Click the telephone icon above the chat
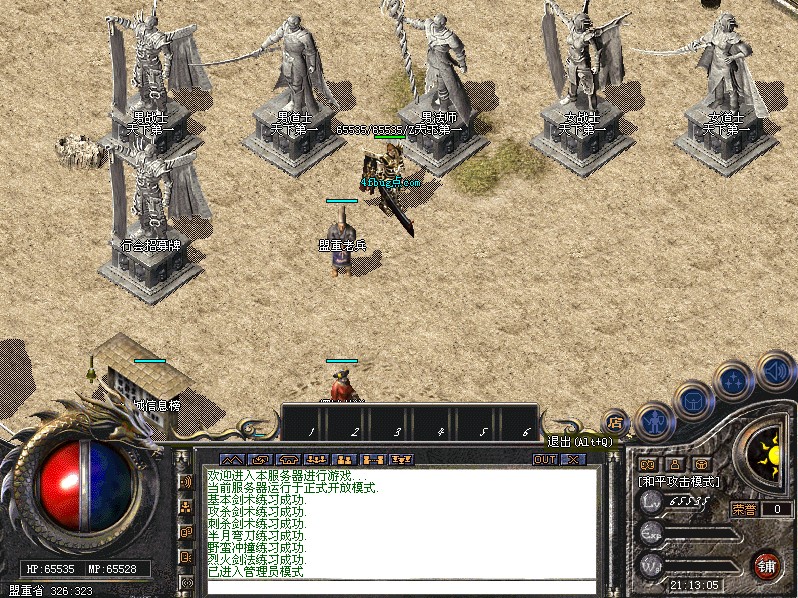The width and height of the screenshot is (798, 598). (288, 460)
